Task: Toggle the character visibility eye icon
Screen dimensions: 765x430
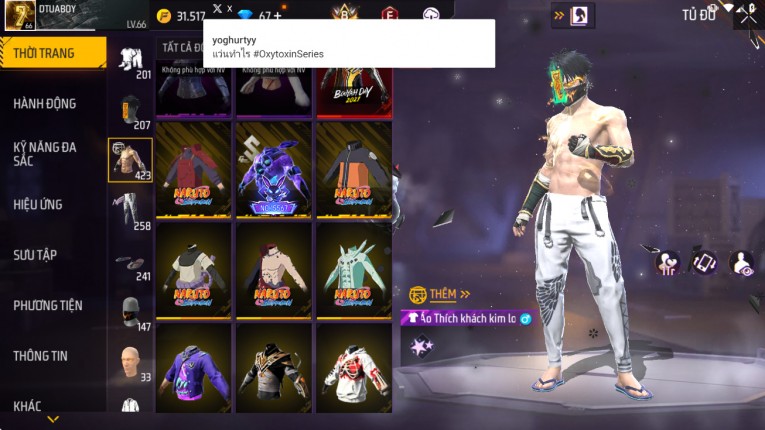Action: 741,262
